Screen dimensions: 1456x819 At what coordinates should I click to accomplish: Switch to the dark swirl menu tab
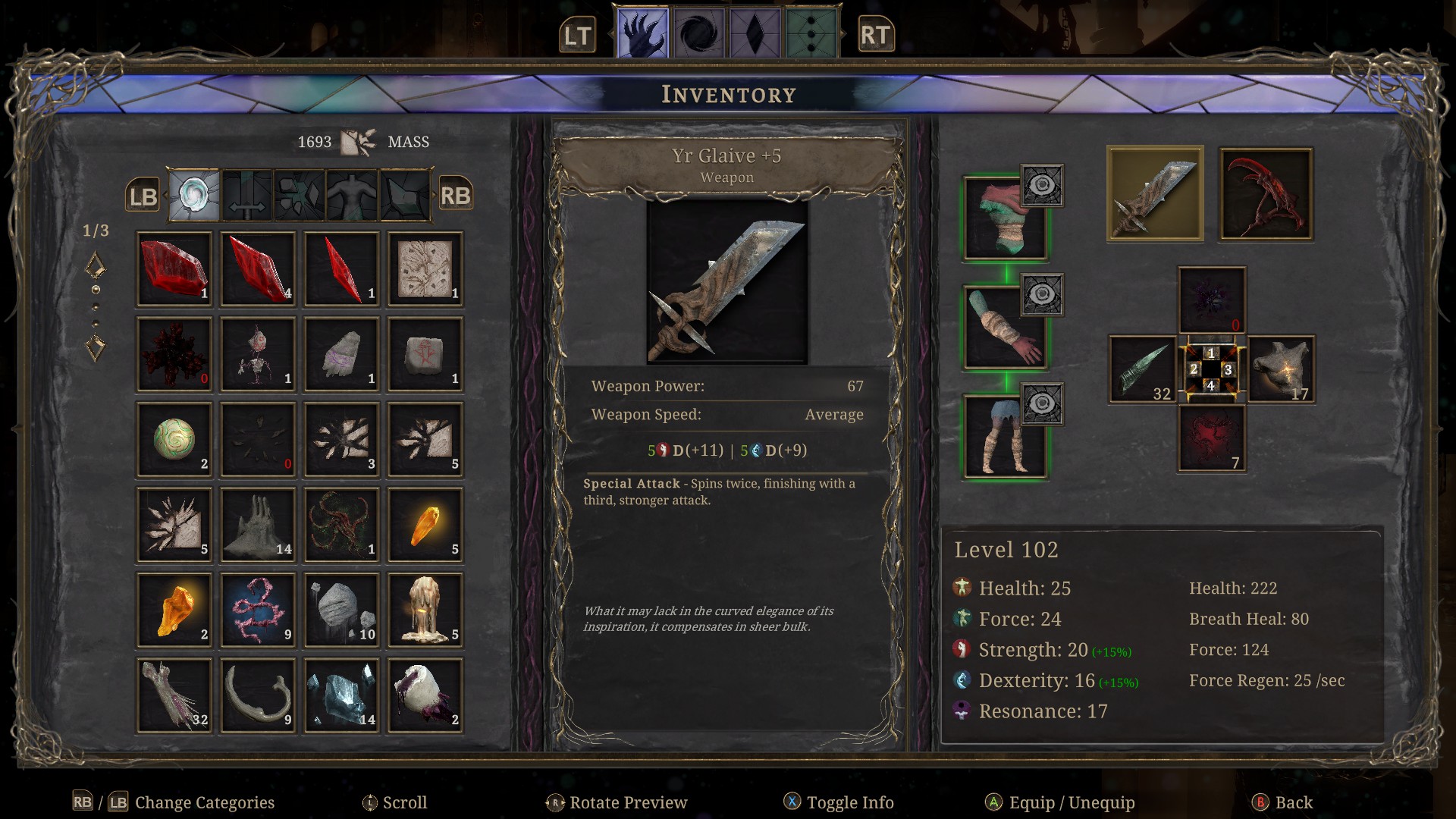point(699,34)
